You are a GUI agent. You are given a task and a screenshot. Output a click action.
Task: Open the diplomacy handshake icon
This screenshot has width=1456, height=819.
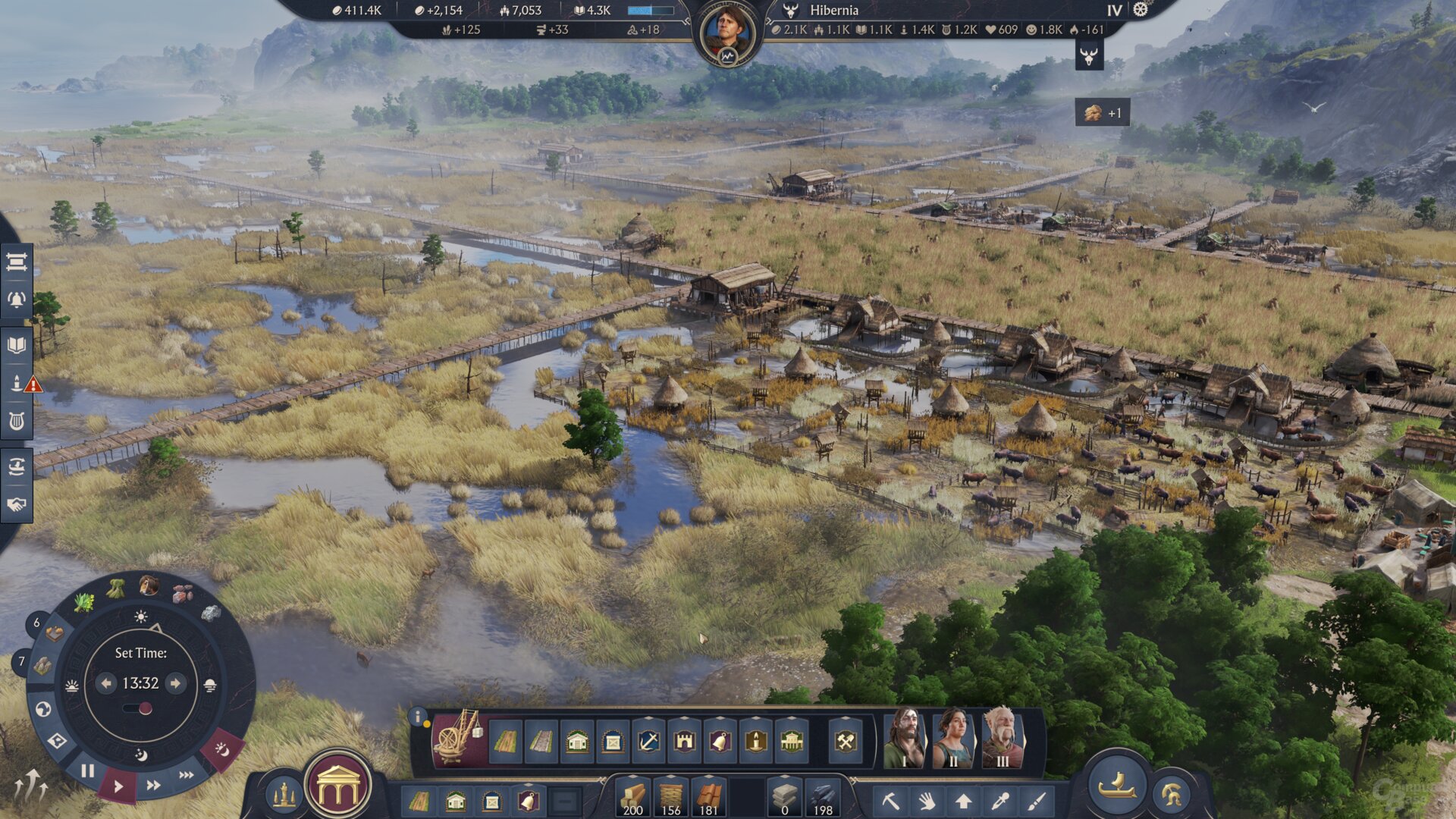pos(17,504)
